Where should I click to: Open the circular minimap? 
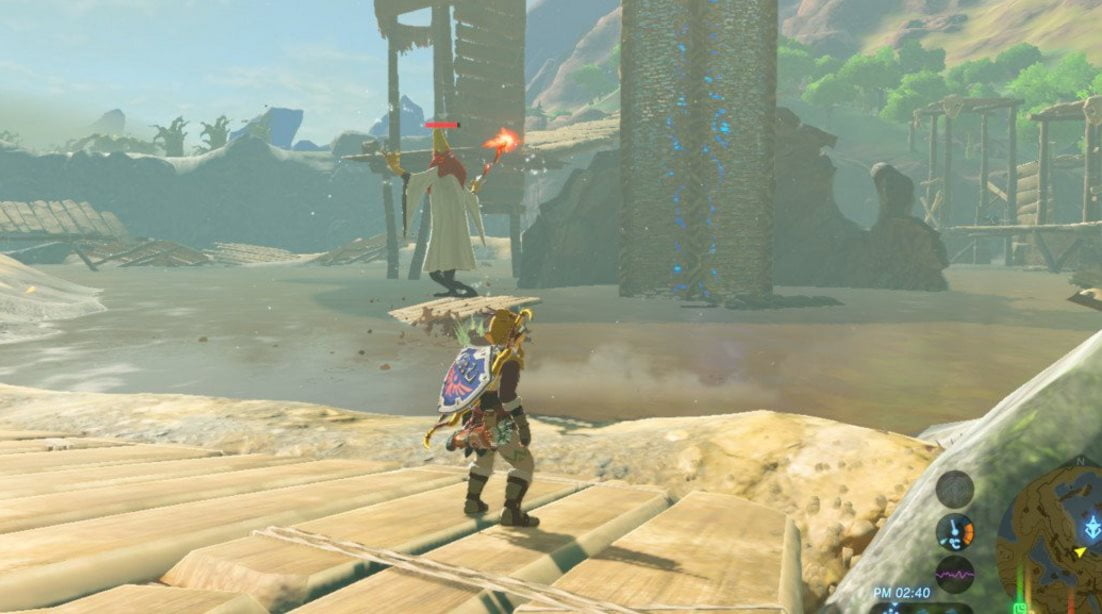[1050, 540]
